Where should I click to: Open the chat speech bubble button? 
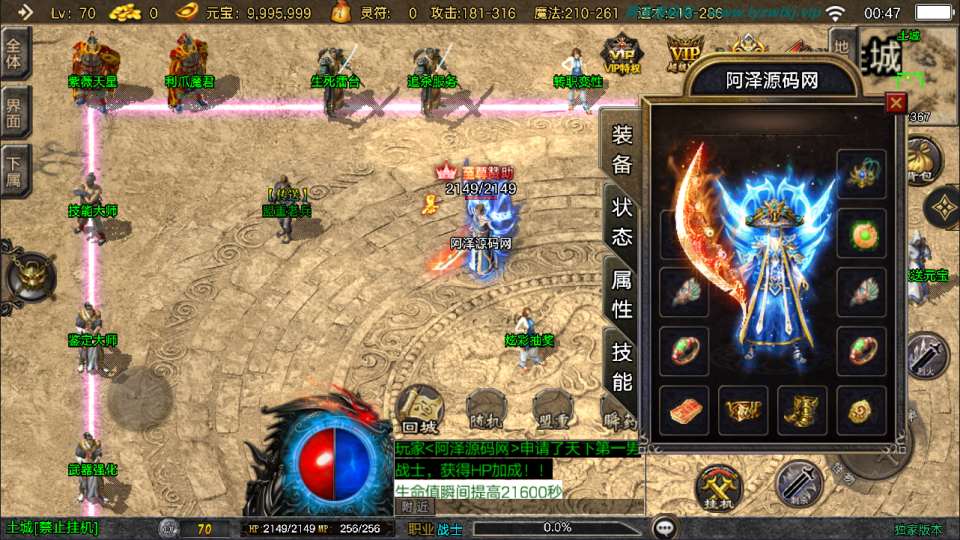coord(663,527)
